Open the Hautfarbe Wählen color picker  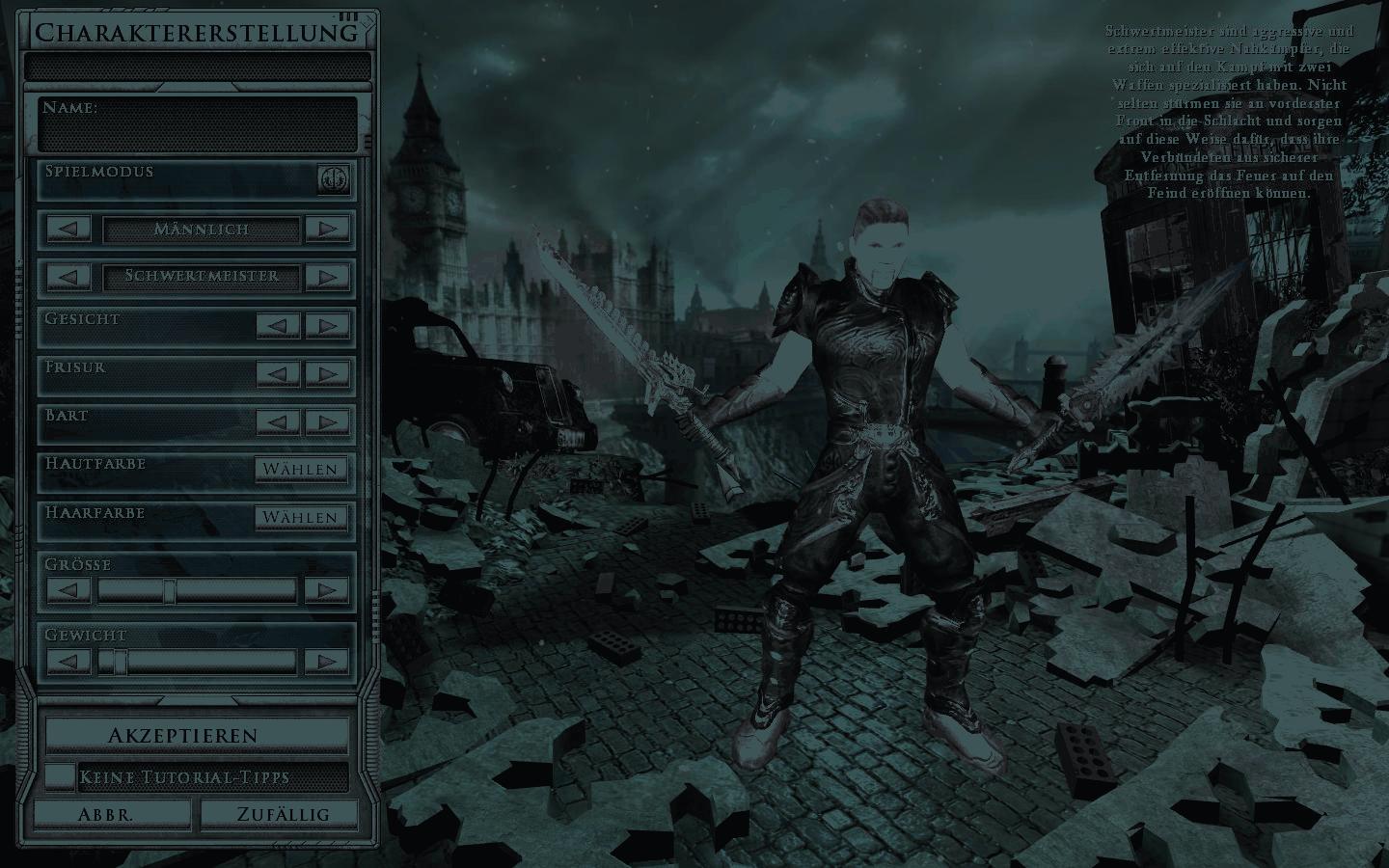(301, 470)
